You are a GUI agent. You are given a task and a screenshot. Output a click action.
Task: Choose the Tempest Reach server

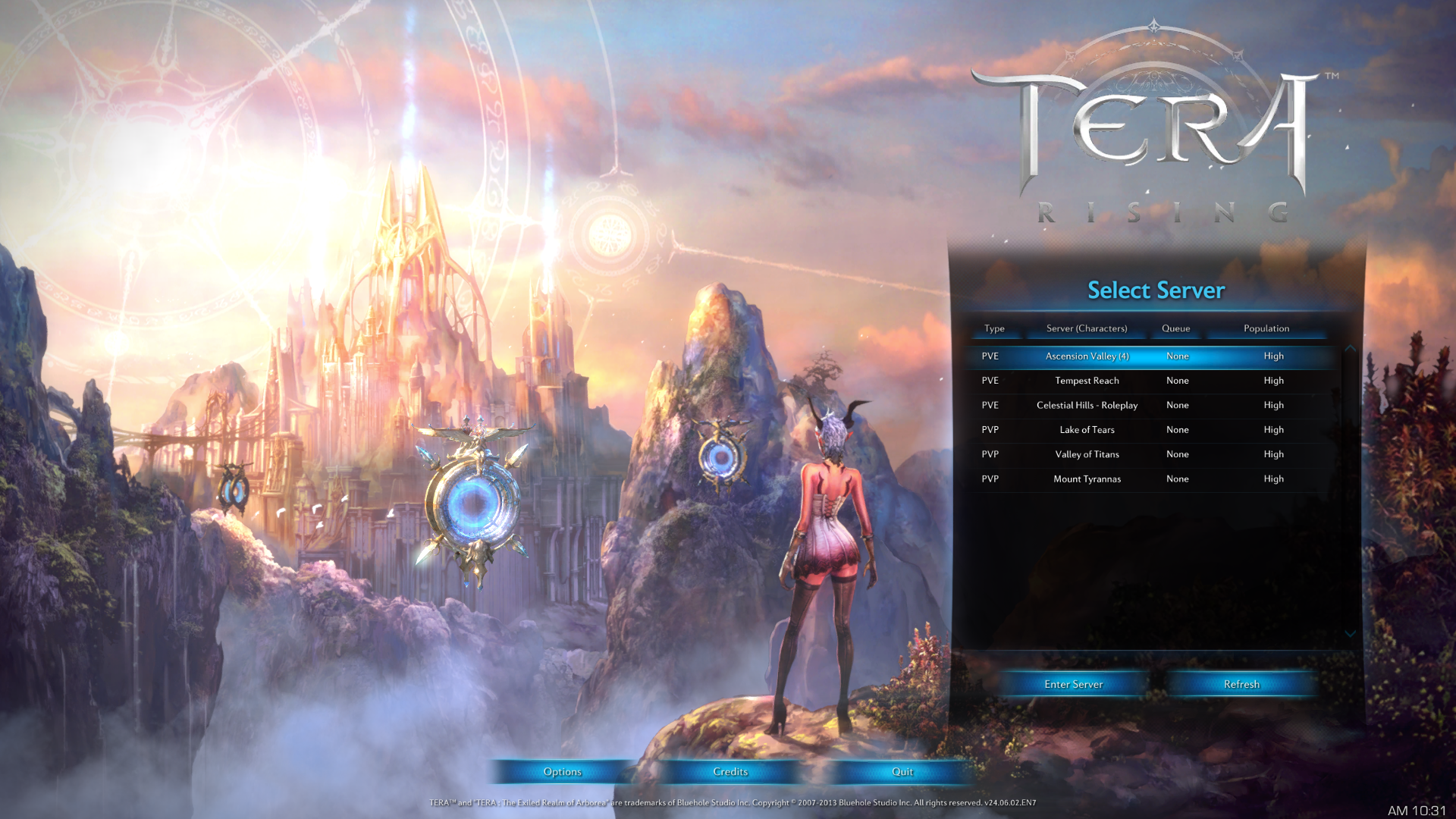(x=1086, y=381)
